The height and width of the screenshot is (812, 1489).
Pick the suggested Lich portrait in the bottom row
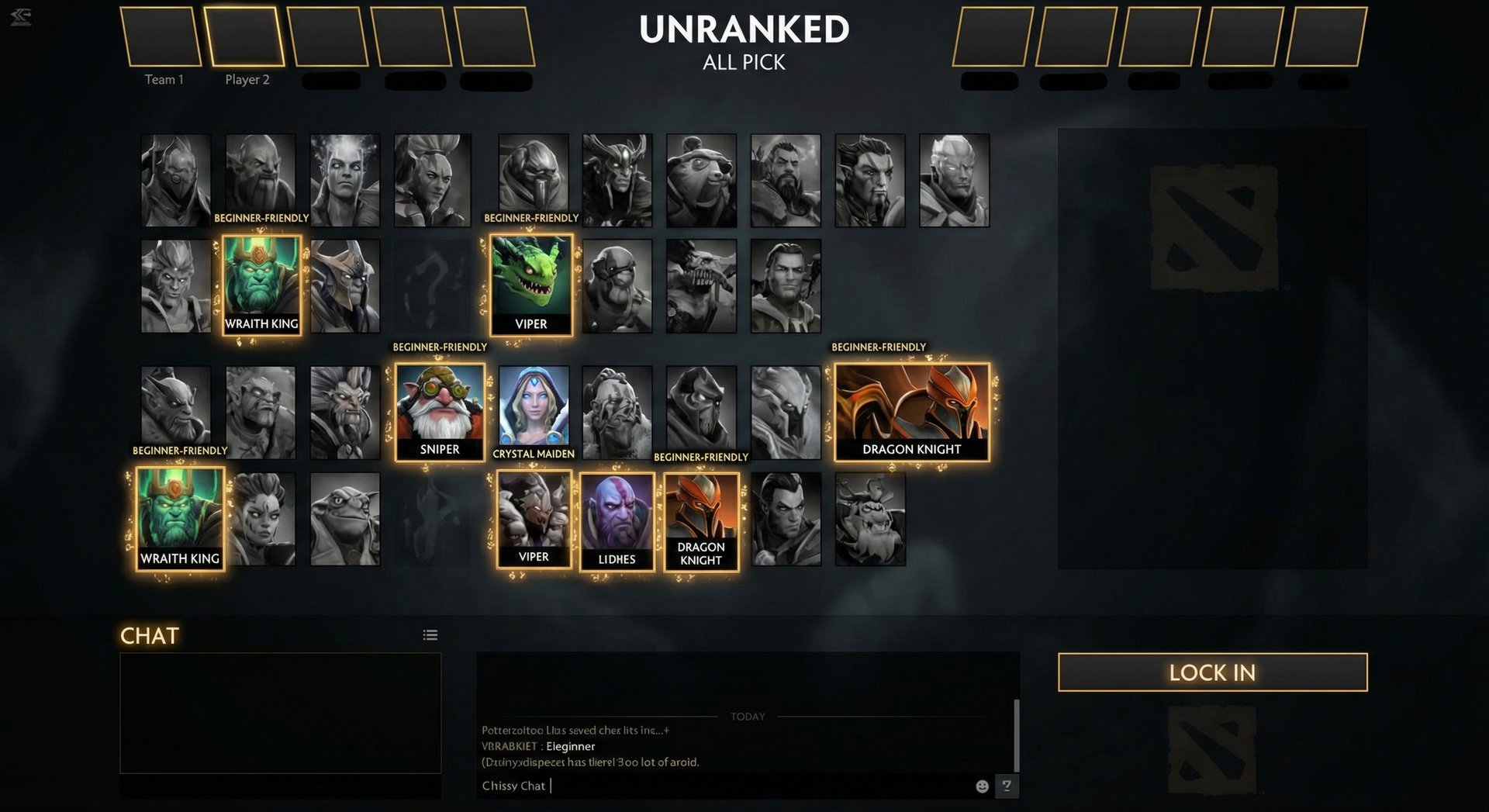click(617, 517)
